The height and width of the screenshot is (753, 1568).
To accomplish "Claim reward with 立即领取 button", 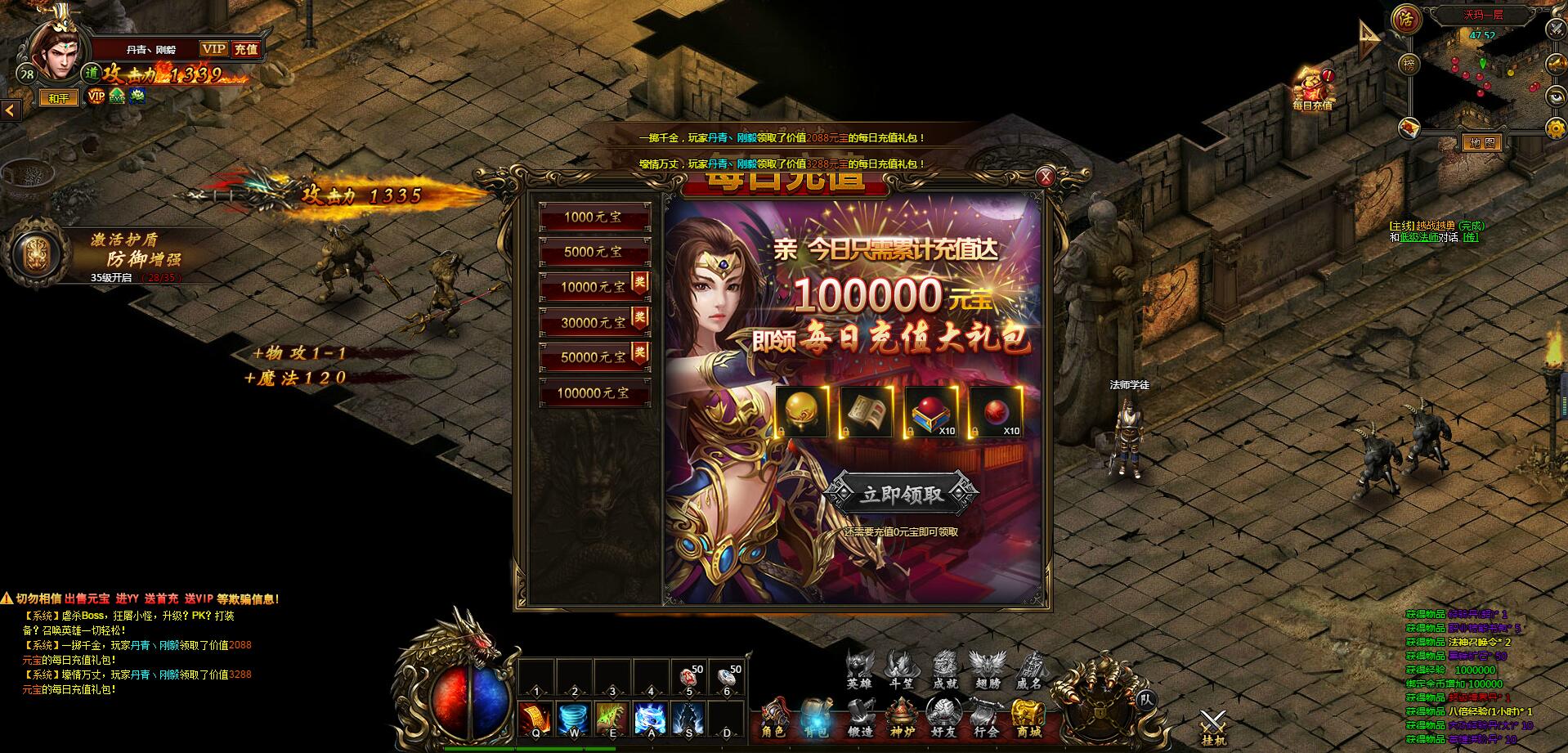I will pos(901,494).
